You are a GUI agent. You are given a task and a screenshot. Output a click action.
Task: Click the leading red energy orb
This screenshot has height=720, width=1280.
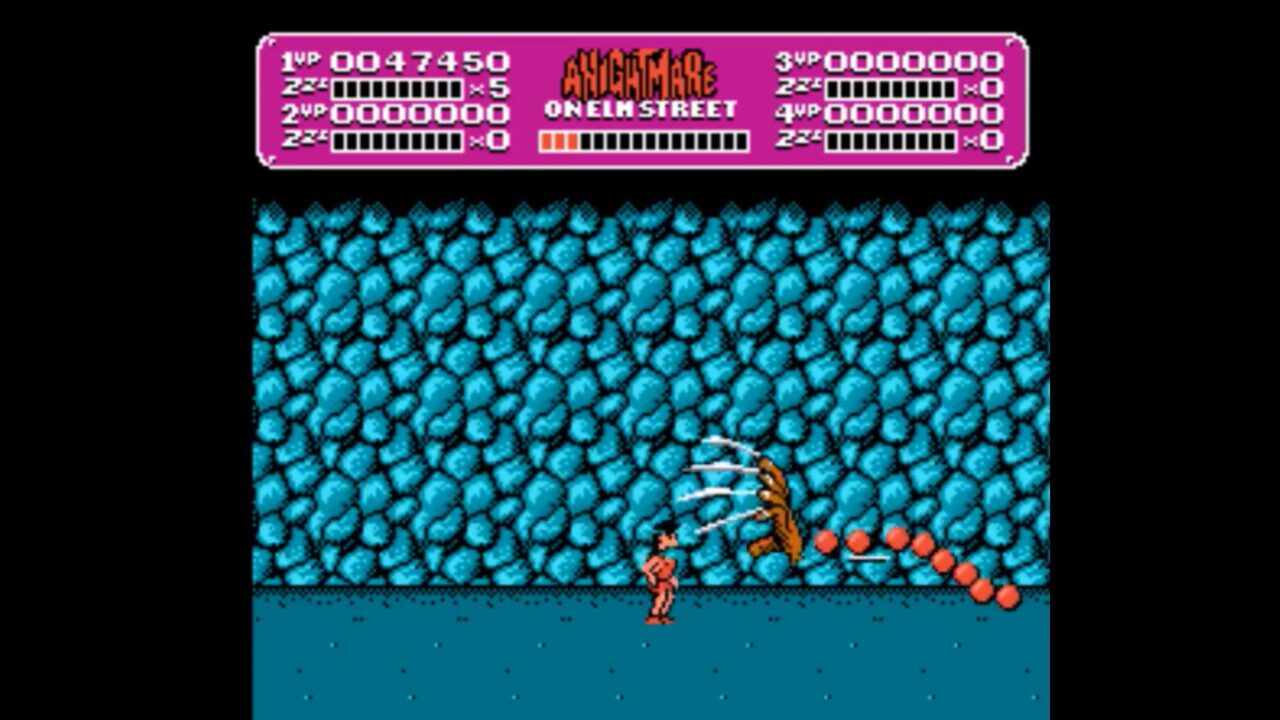(823, 540)
